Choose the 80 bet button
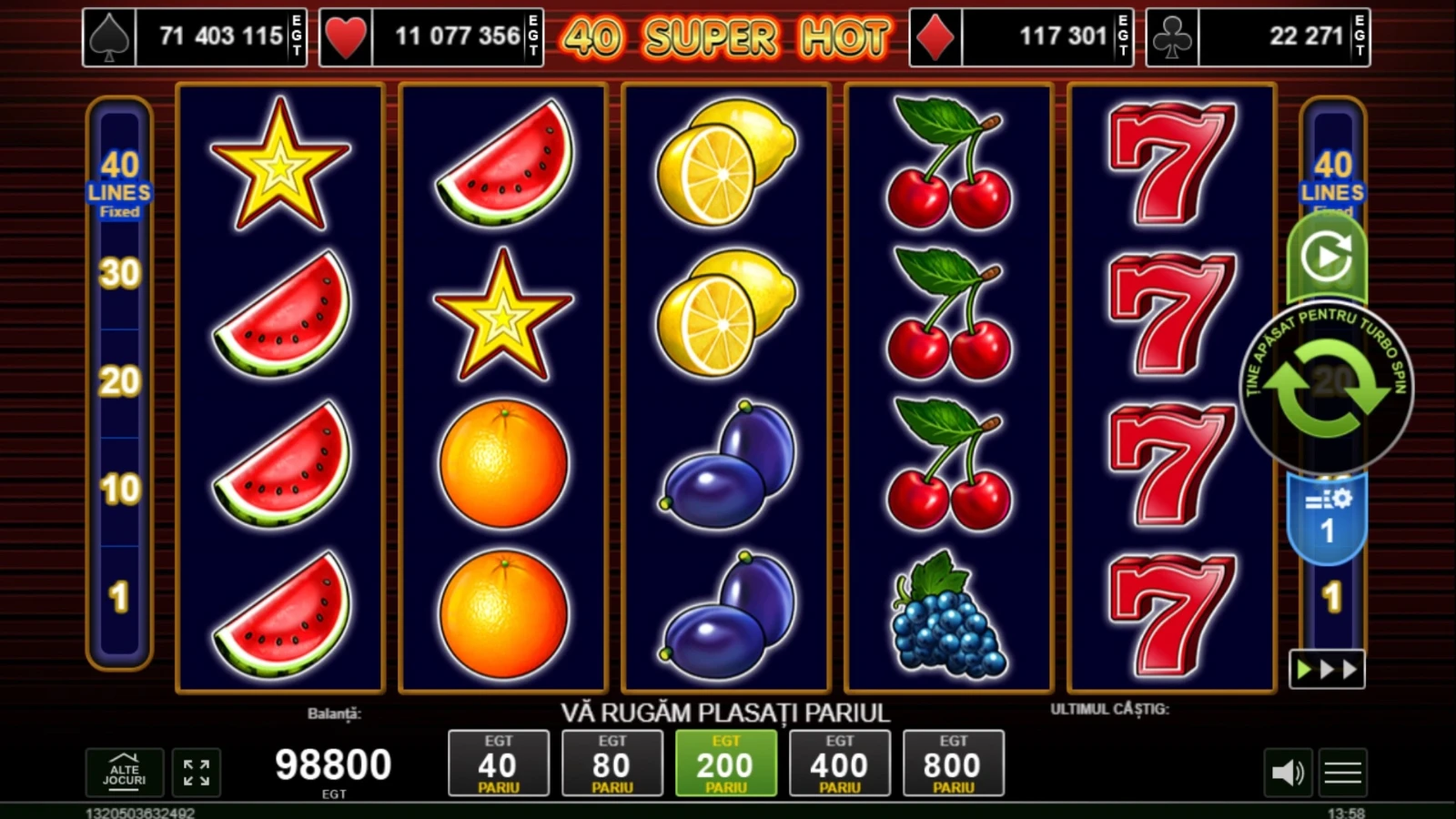 [612, 763]
